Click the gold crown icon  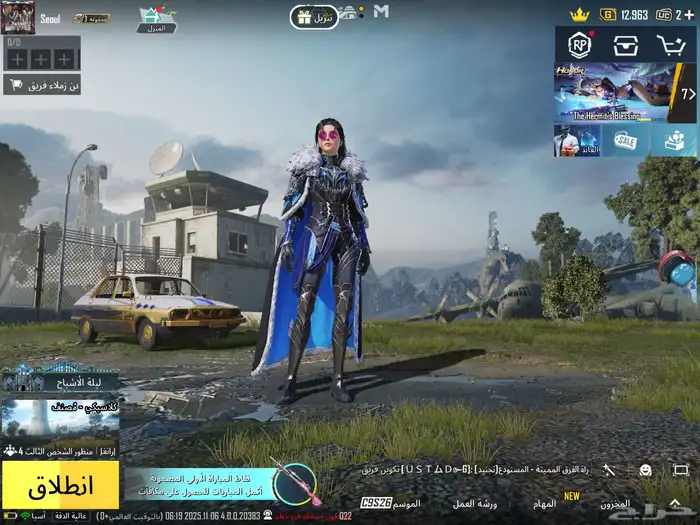point(579,14)
